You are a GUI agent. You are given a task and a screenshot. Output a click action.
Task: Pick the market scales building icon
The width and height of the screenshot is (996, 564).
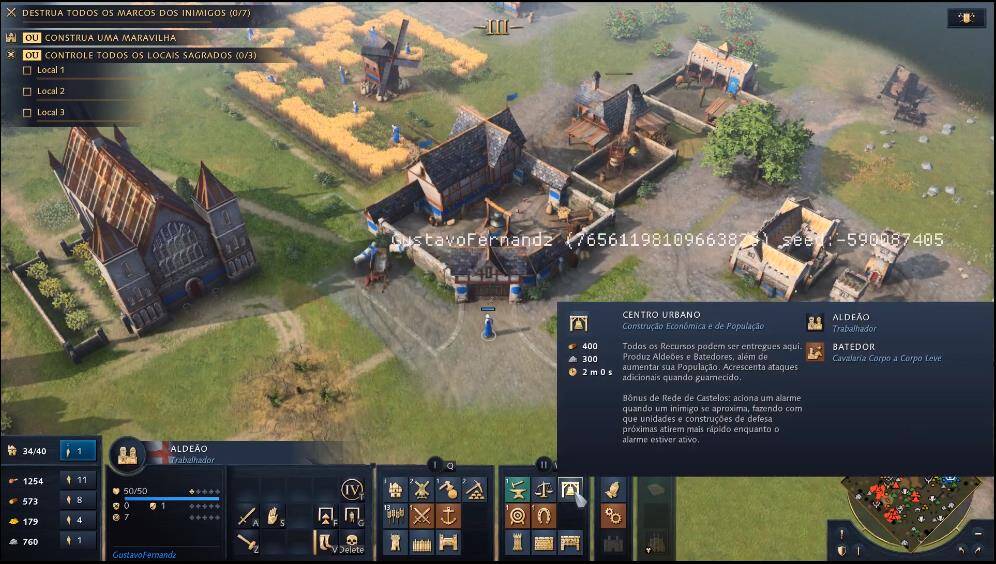tap(544, 490)
